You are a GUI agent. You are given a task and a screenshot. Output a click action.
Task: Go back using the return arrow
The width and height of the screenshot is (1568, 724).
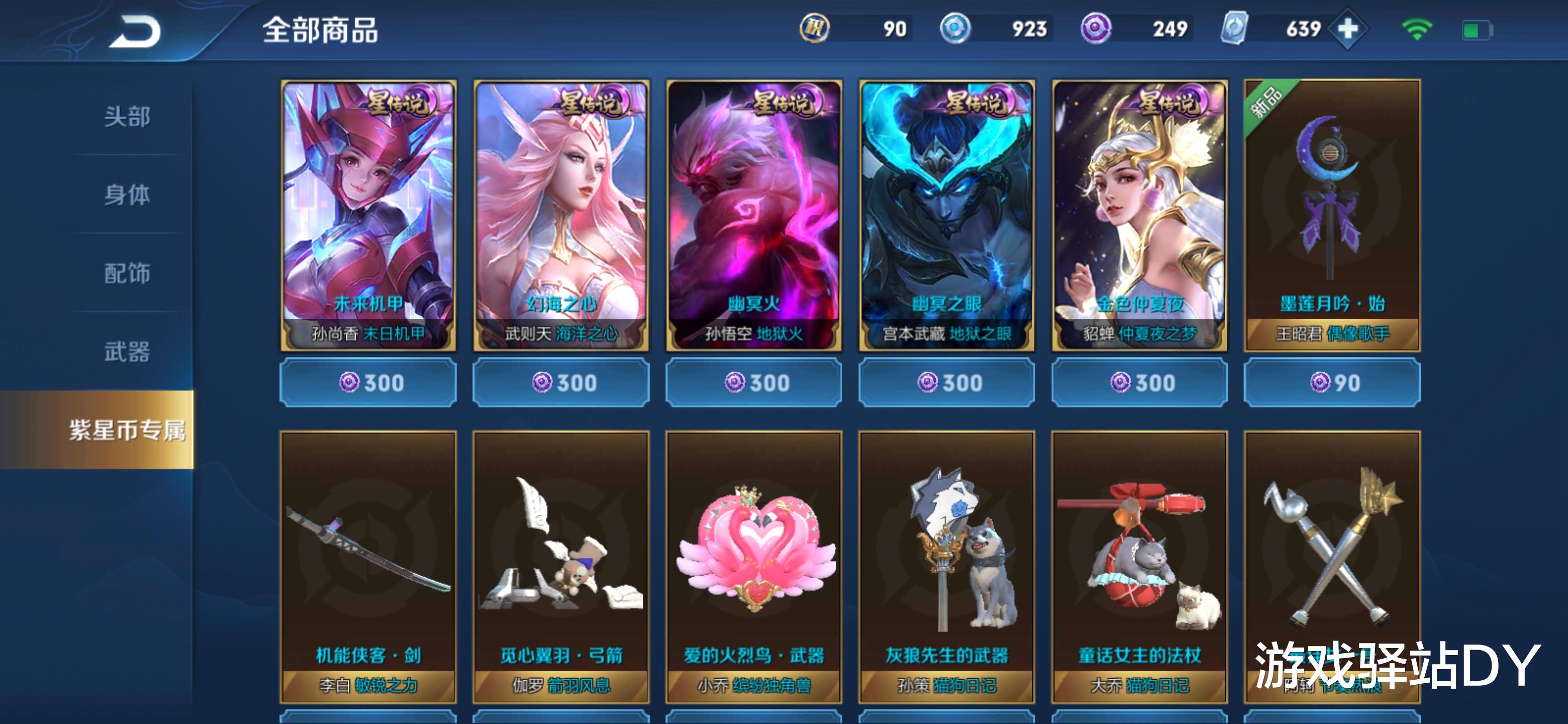coord(135,32)
